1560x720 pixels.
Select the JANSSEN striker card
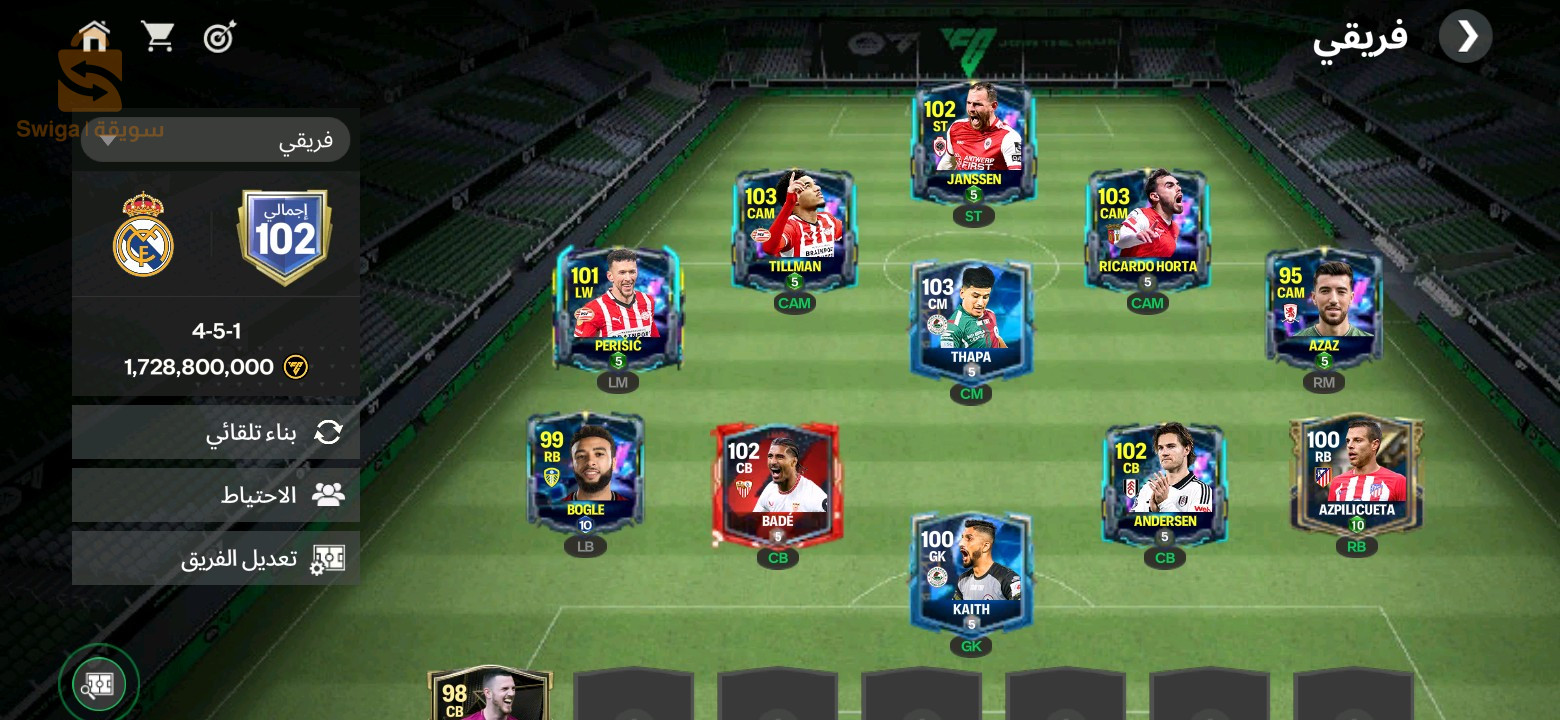click(x=971, y=140)
